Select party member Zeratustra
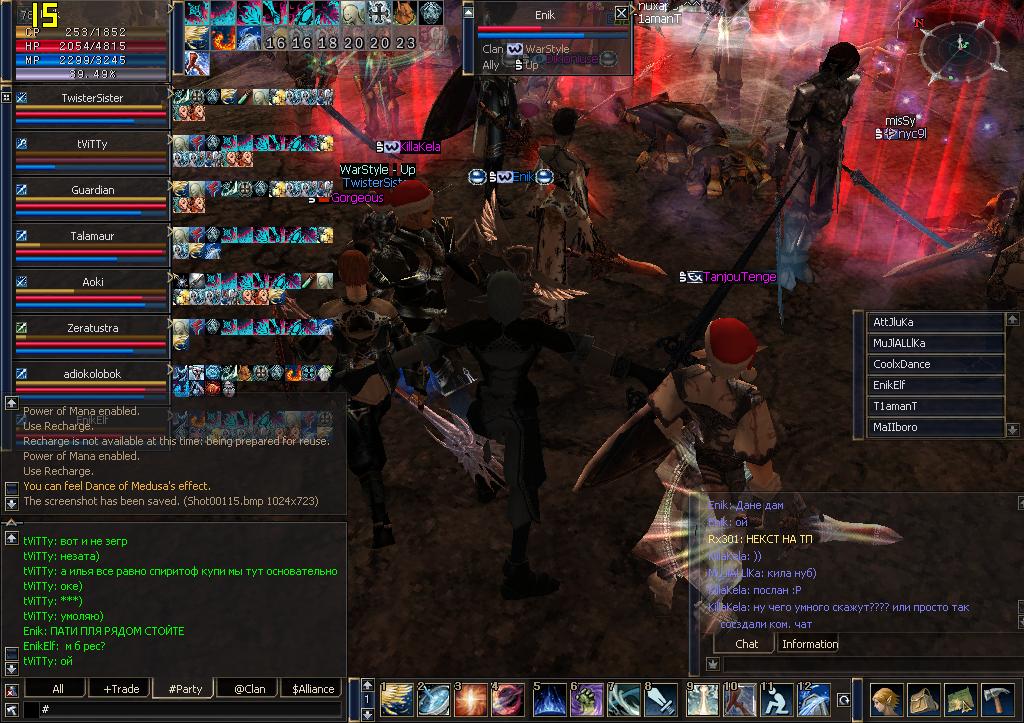The image size is (1024, 723). [92, 327]
